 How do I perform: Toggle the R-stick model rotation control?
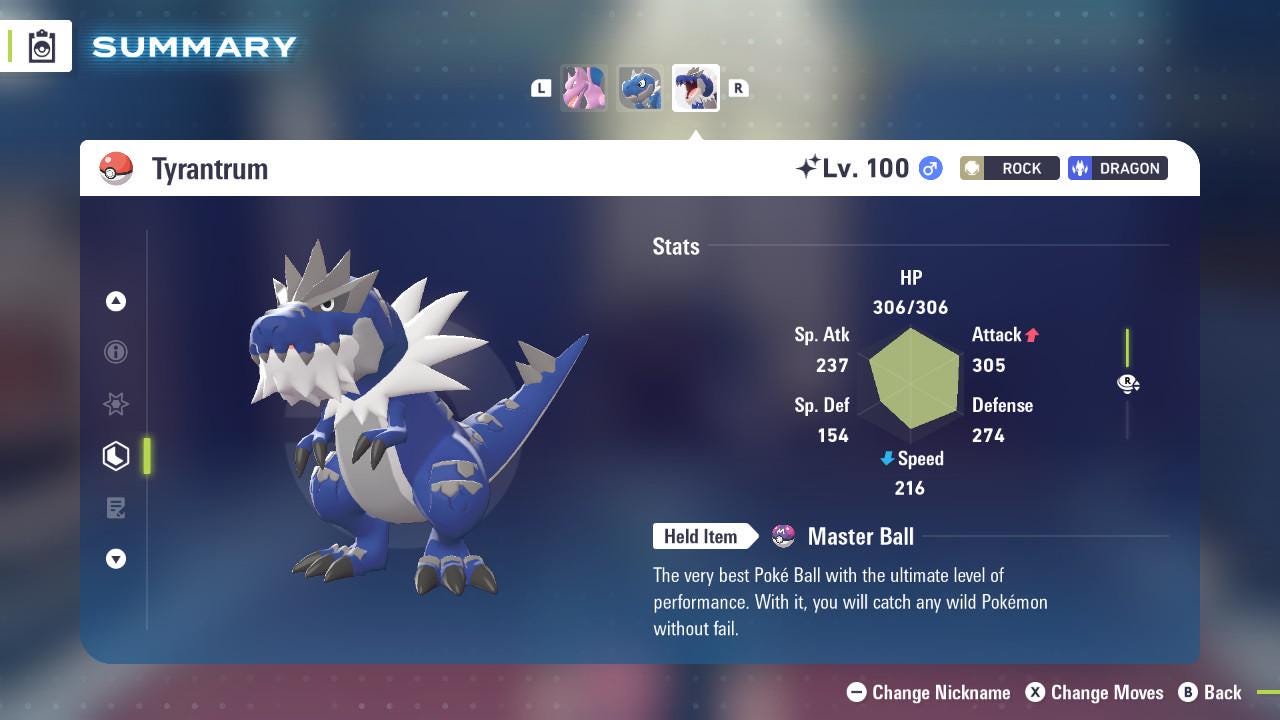tap(1128, 384)
